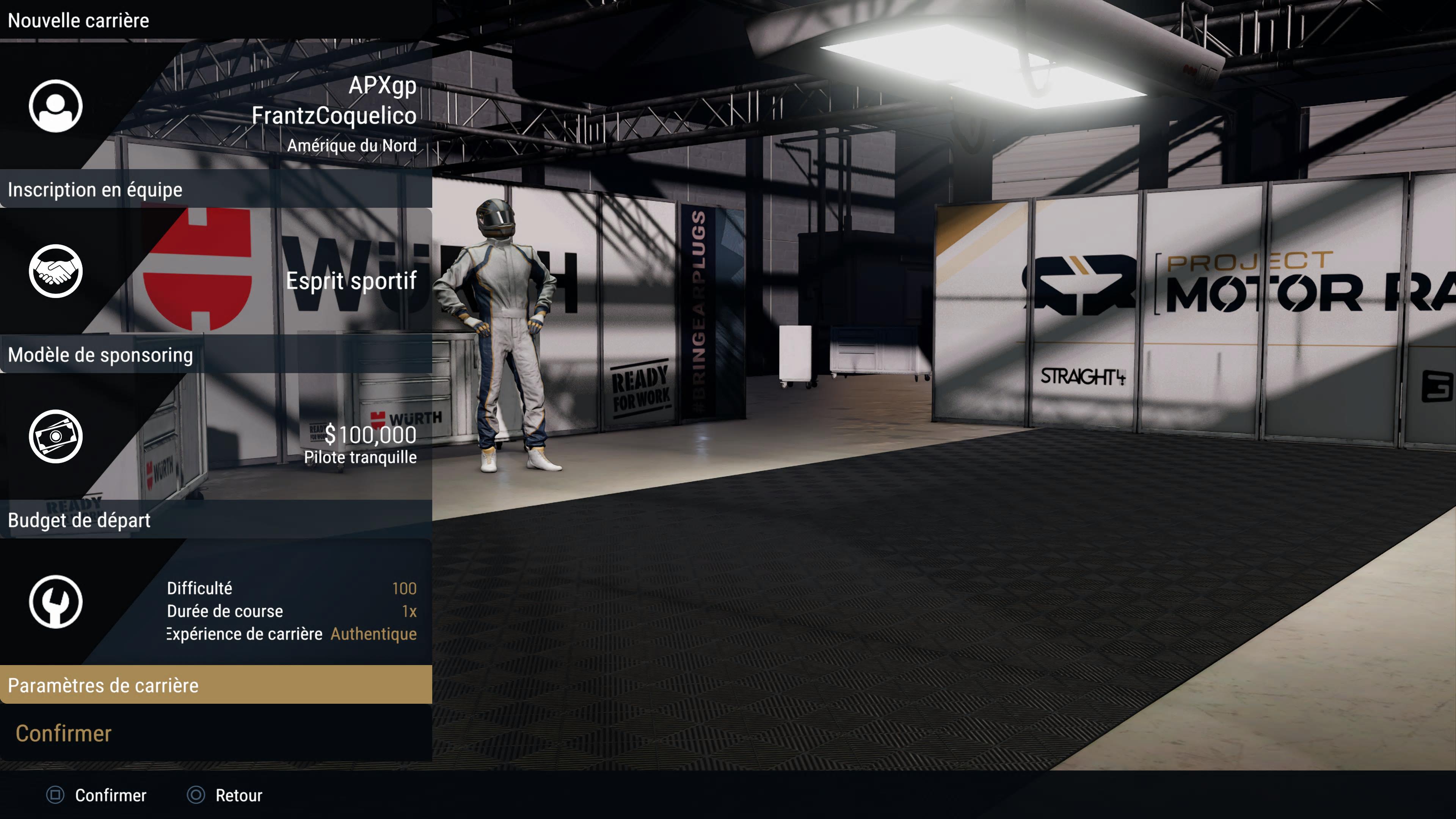Choose the cash budget icon
Image resolution: width=1456 pixels, height=819 pixels.
[55, 436]
